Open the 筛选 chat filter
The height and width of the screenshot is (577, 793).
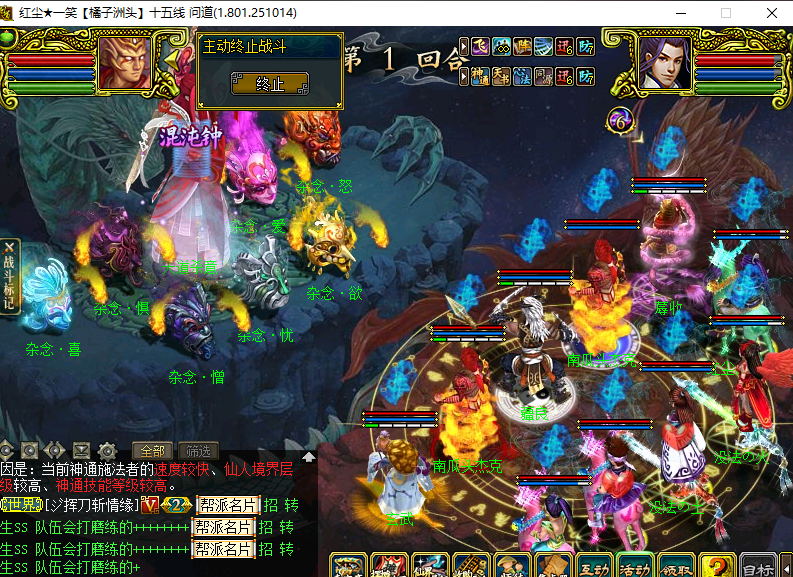[199, 450]
